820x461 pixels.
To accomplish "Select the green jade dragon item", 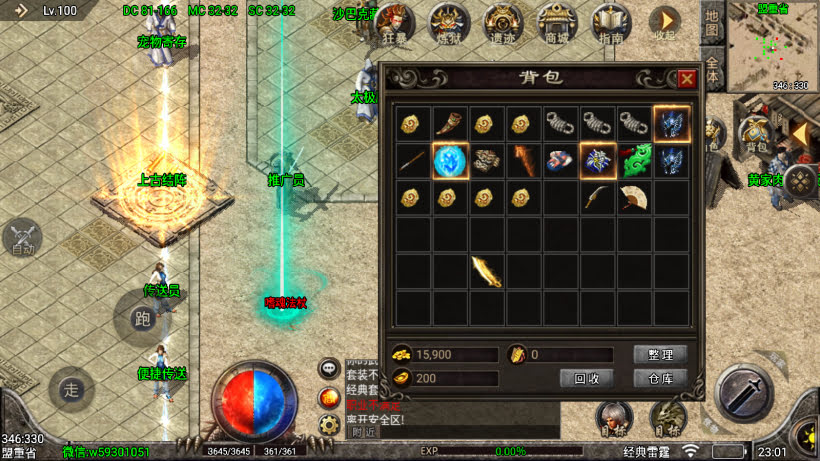I will point(635,160).
